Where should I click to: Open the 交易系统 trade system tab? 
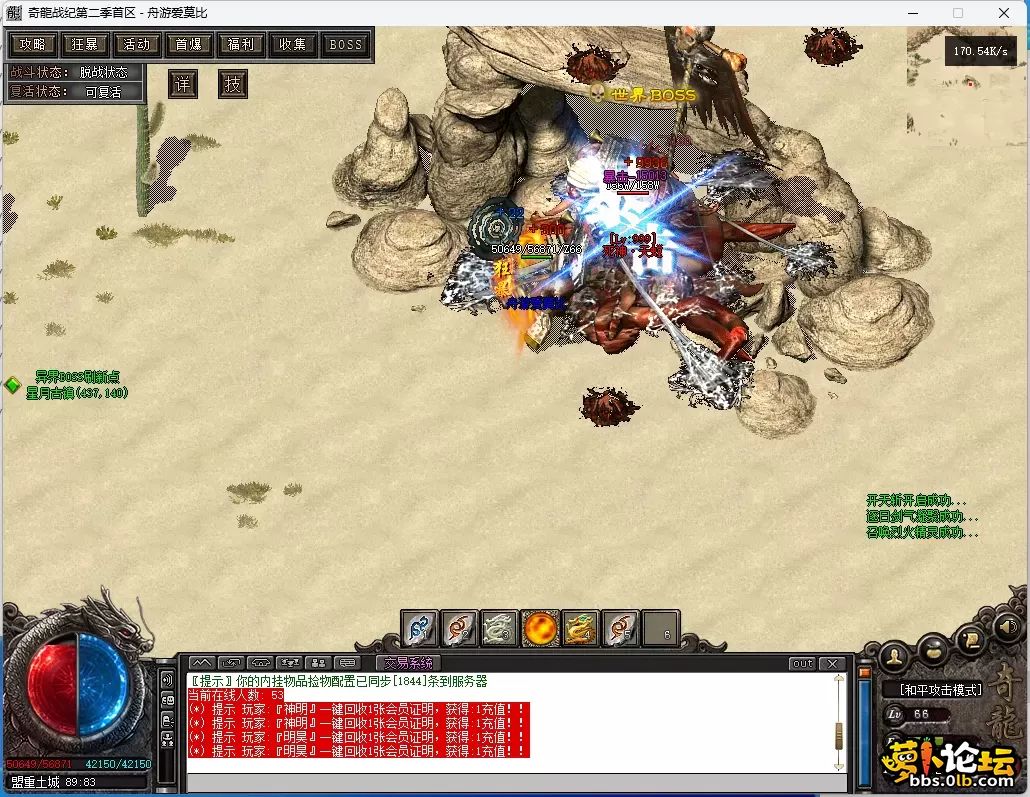pos(408,663)
